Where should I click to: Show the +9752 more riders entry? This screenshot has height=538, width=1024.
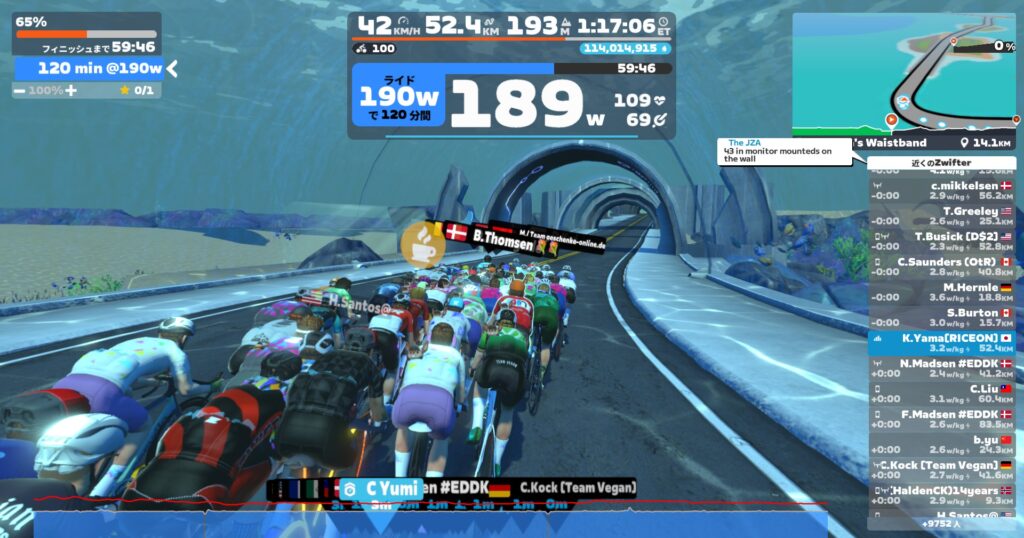coord(941,522)
